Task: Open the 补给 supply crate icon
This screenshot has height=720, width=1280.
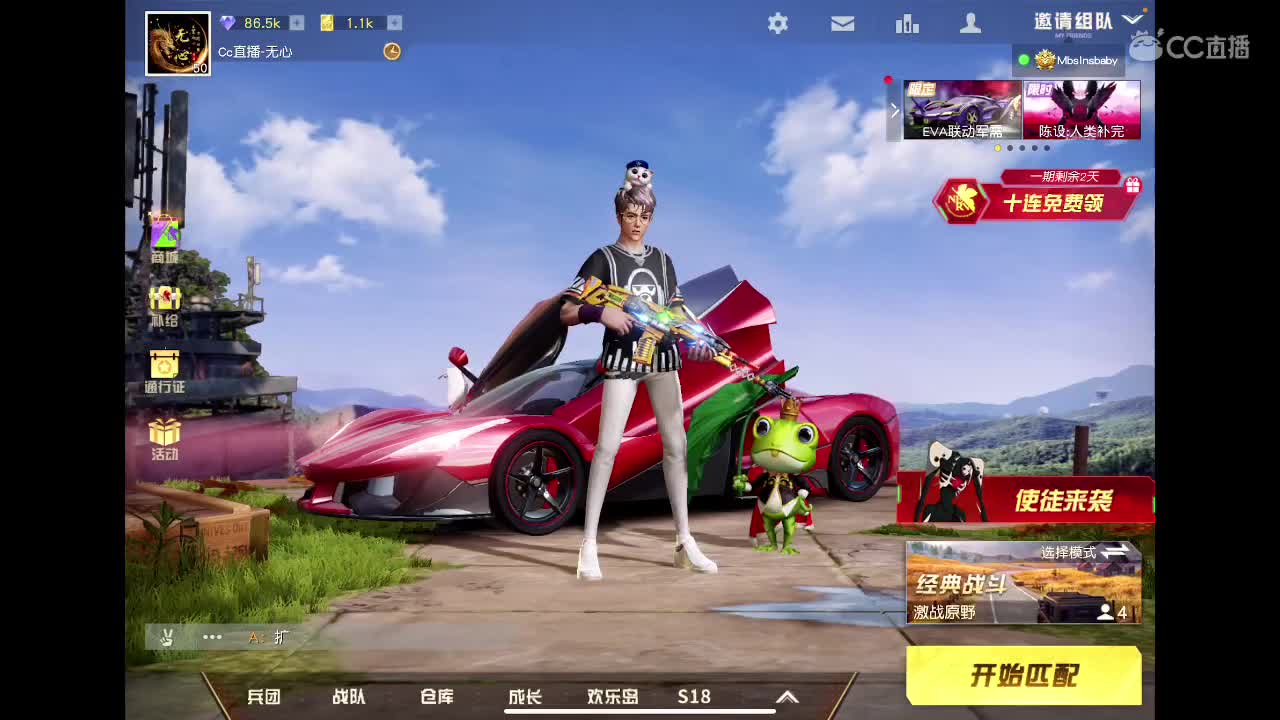Action: coord(164,300)
